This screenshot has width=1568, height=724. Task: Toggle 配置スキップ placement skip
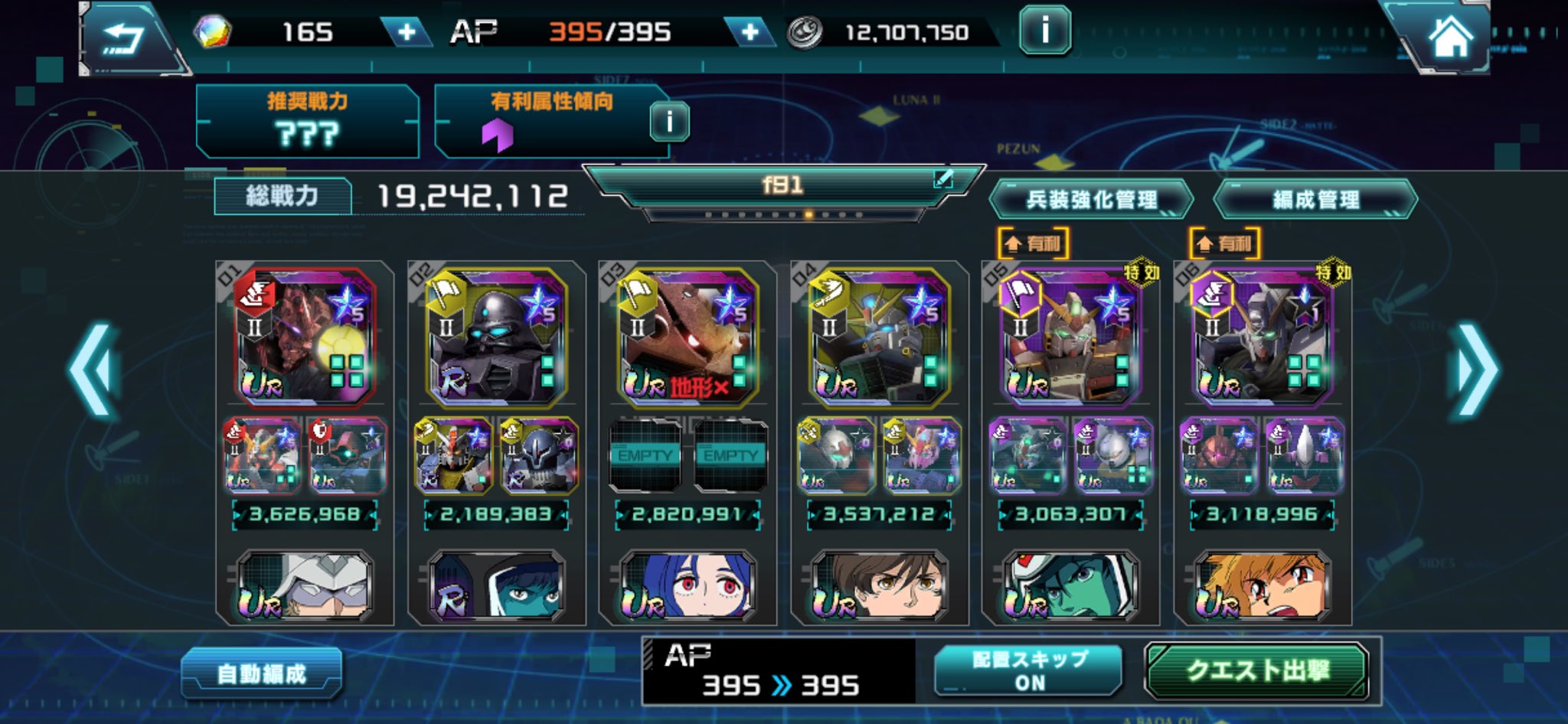click(x=1028, y=670)
